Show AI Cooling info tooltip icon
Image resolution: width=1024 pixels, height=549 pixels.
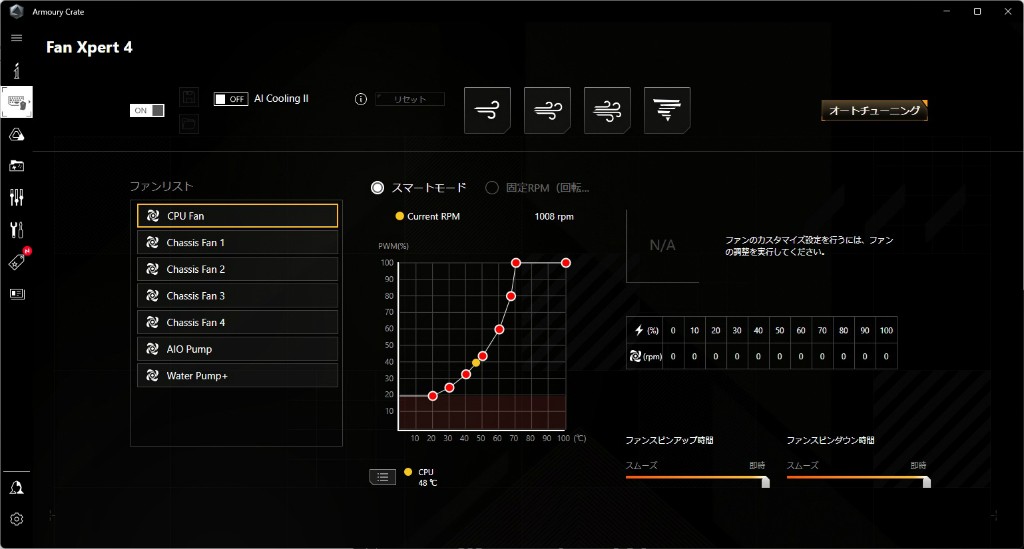(361, 99)
